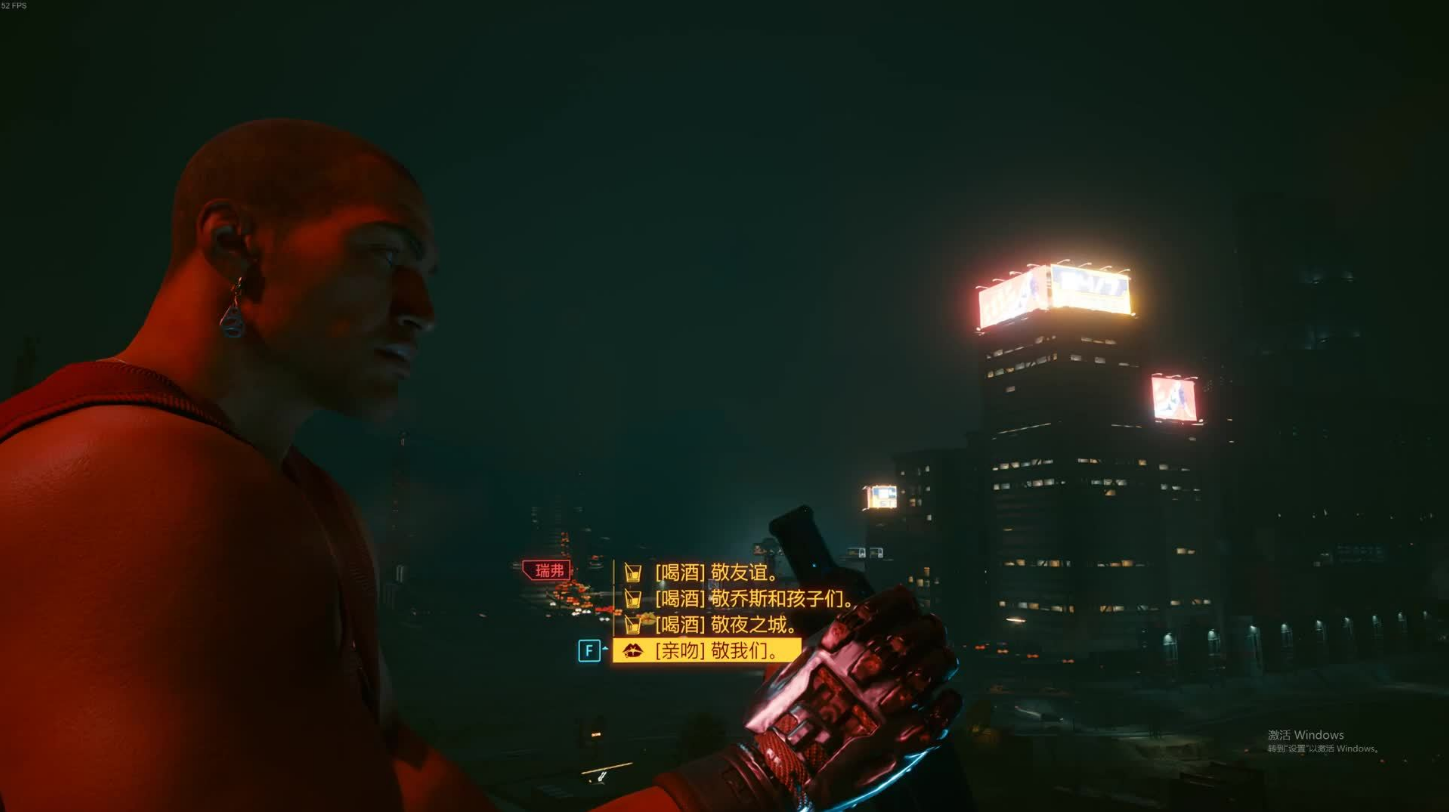The height and width of the screenshot is (812, 1449).
Task: Pick the toast option 敬夜之城
Action: pos(726,625)
